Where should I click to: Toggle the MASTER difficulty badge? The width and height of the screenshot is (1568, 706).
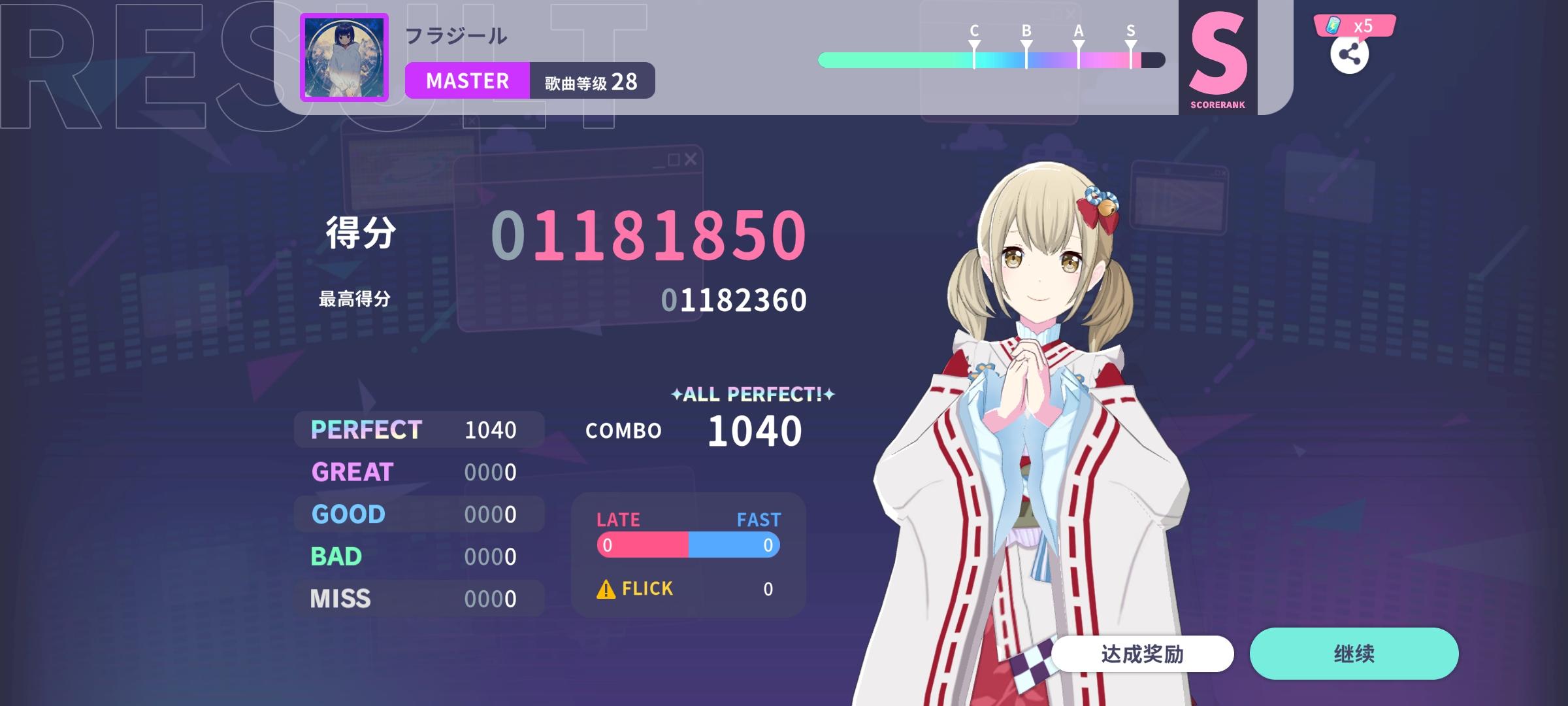click(466, 80)
